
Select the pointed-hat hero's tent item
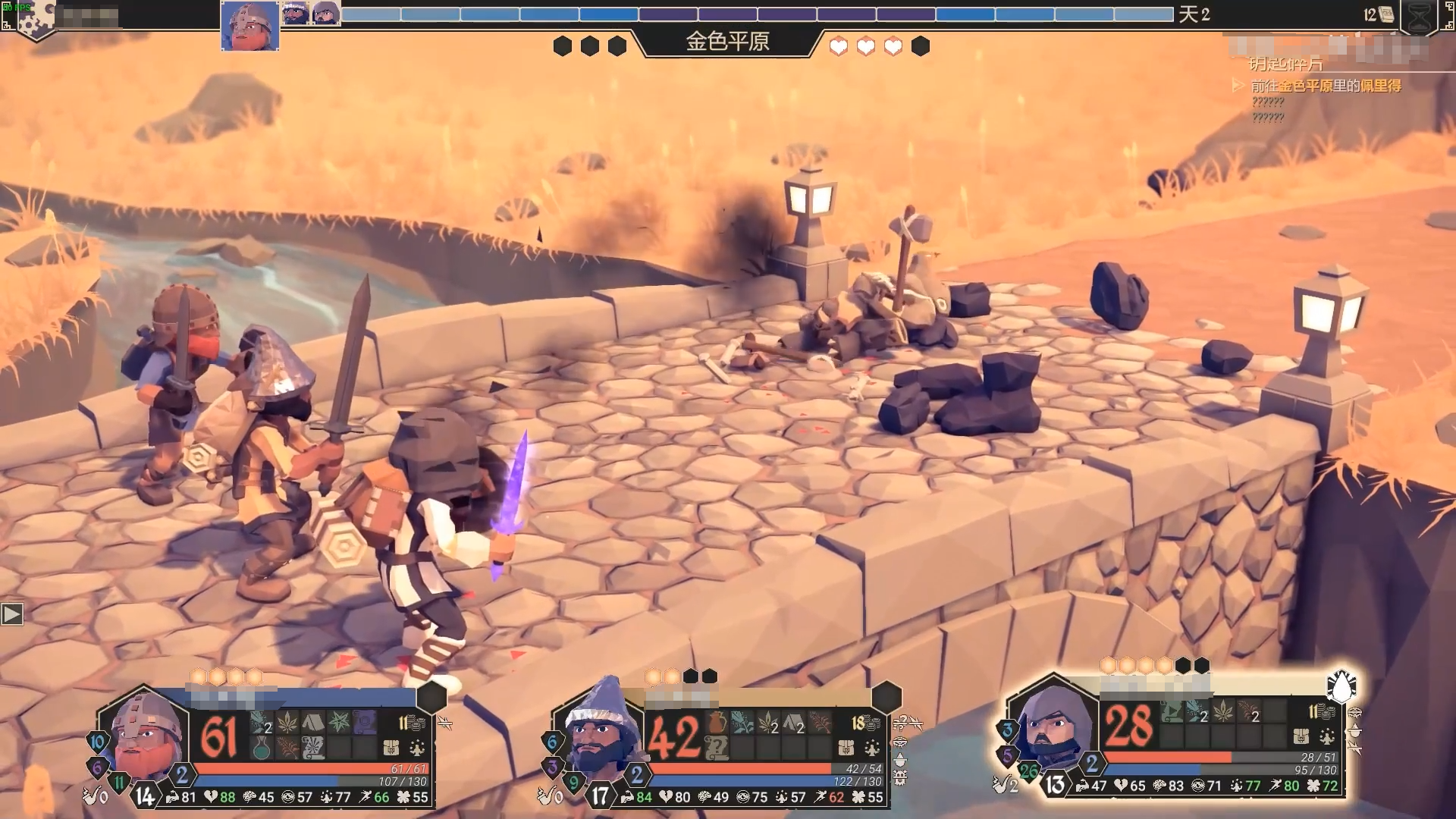pyautogui.click(x=794, y=723)
